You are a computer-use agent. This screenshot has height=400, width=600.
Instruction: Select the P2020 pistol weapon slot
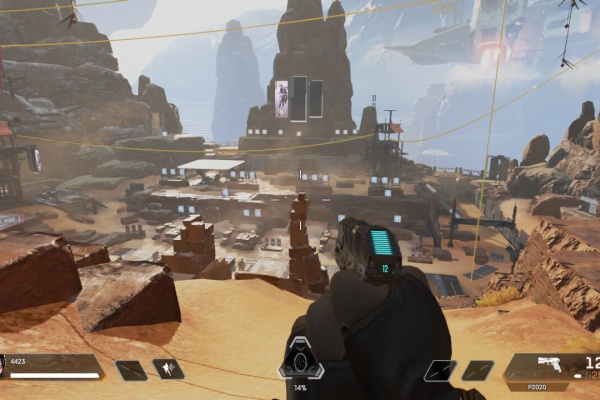click(x=552, y=368)
